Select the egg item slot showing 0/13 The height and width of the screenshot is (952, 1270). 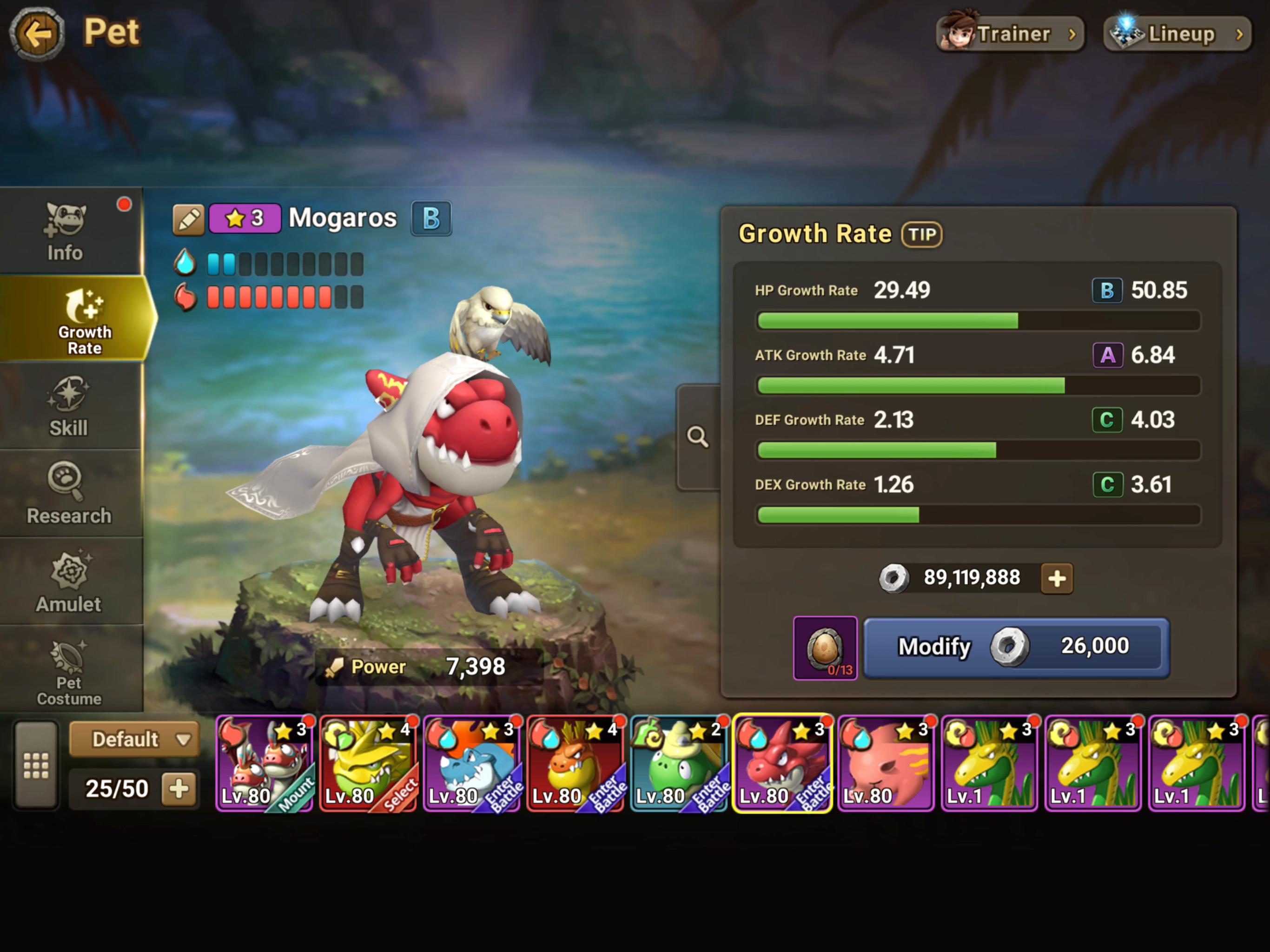point(825,648)
